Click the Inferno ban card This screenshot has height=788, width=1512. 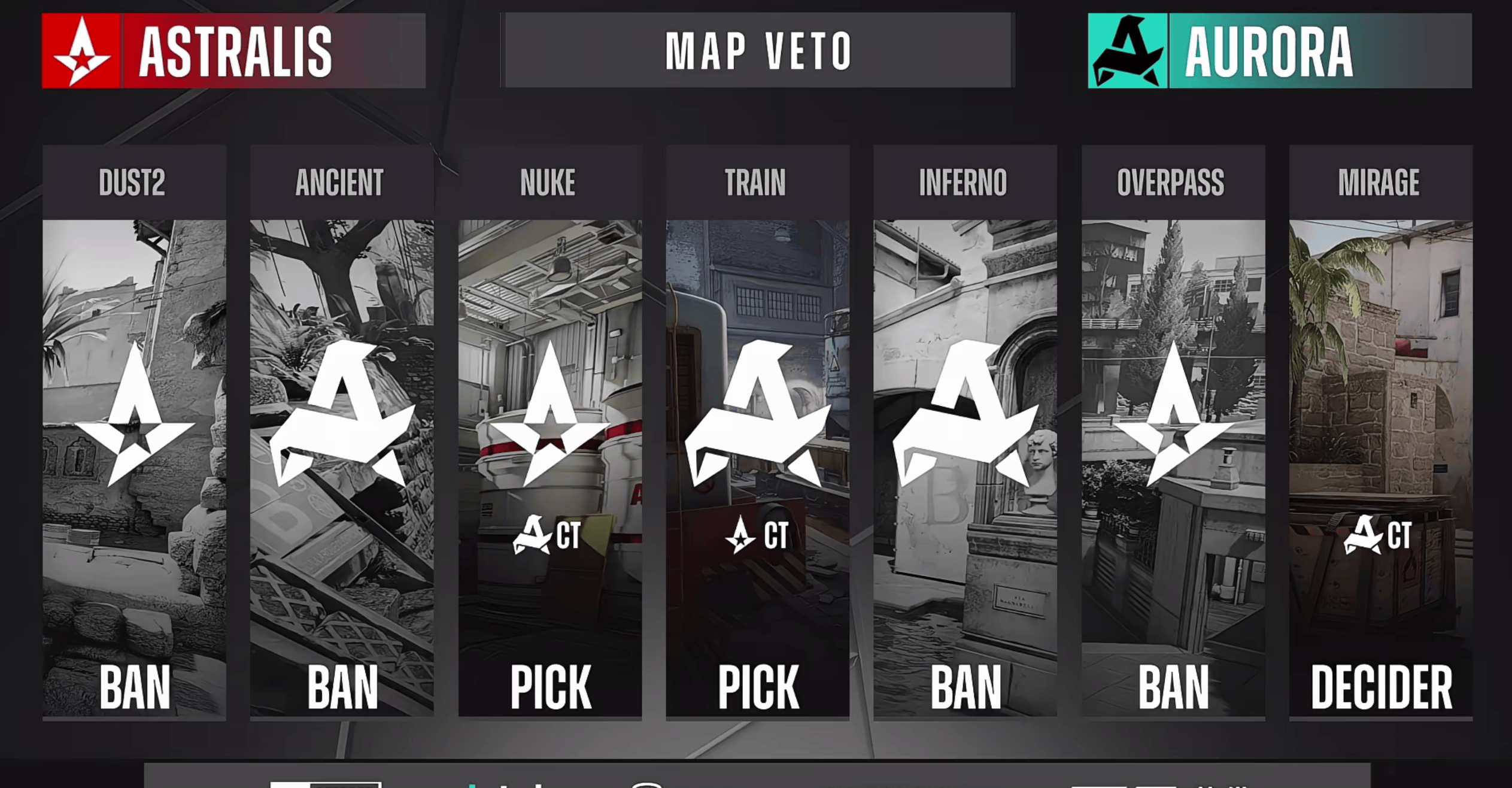(965, 431)
